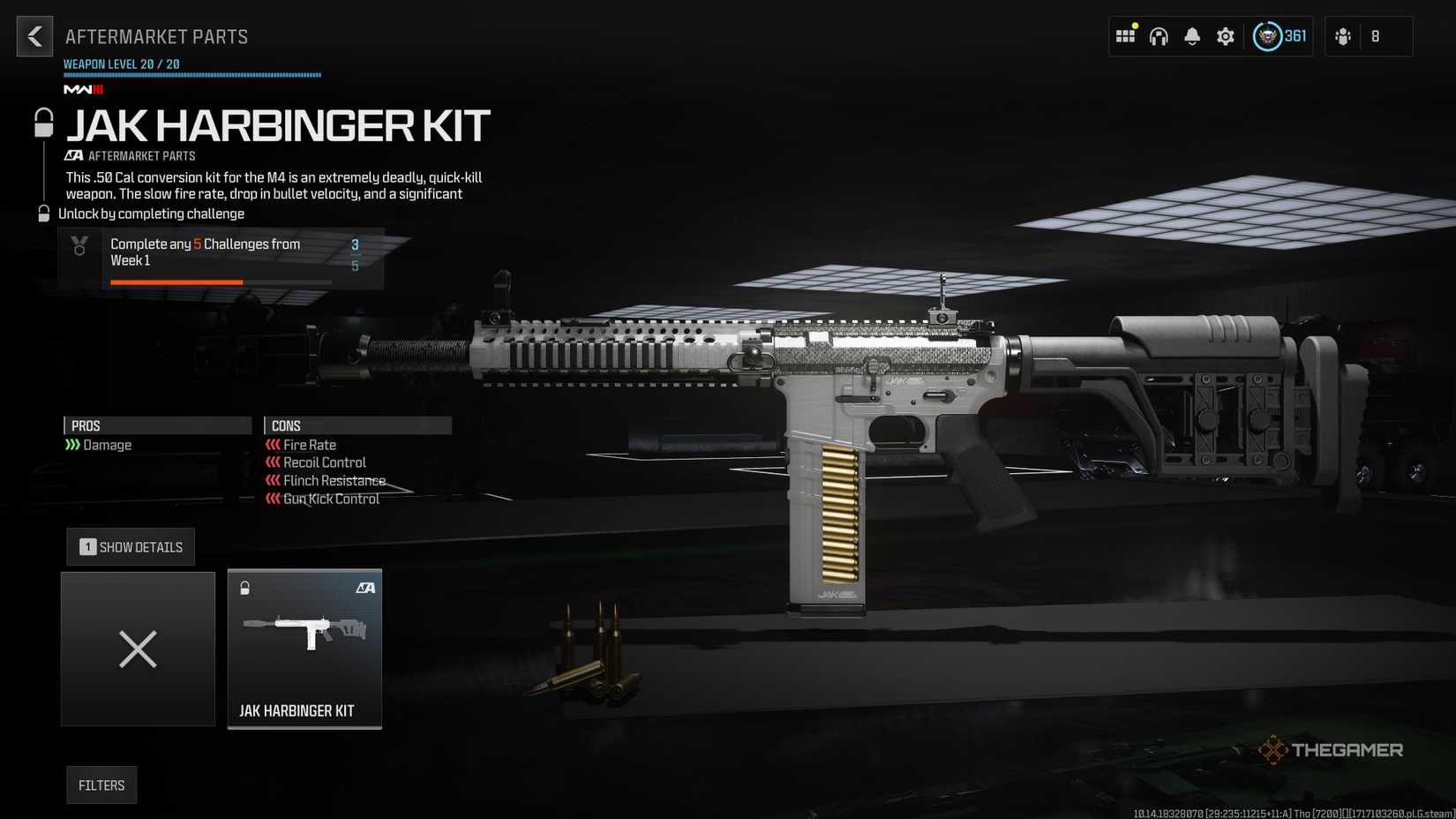Open the settings gear menu
1456x819 pixels.
(x=1225, y=35)
